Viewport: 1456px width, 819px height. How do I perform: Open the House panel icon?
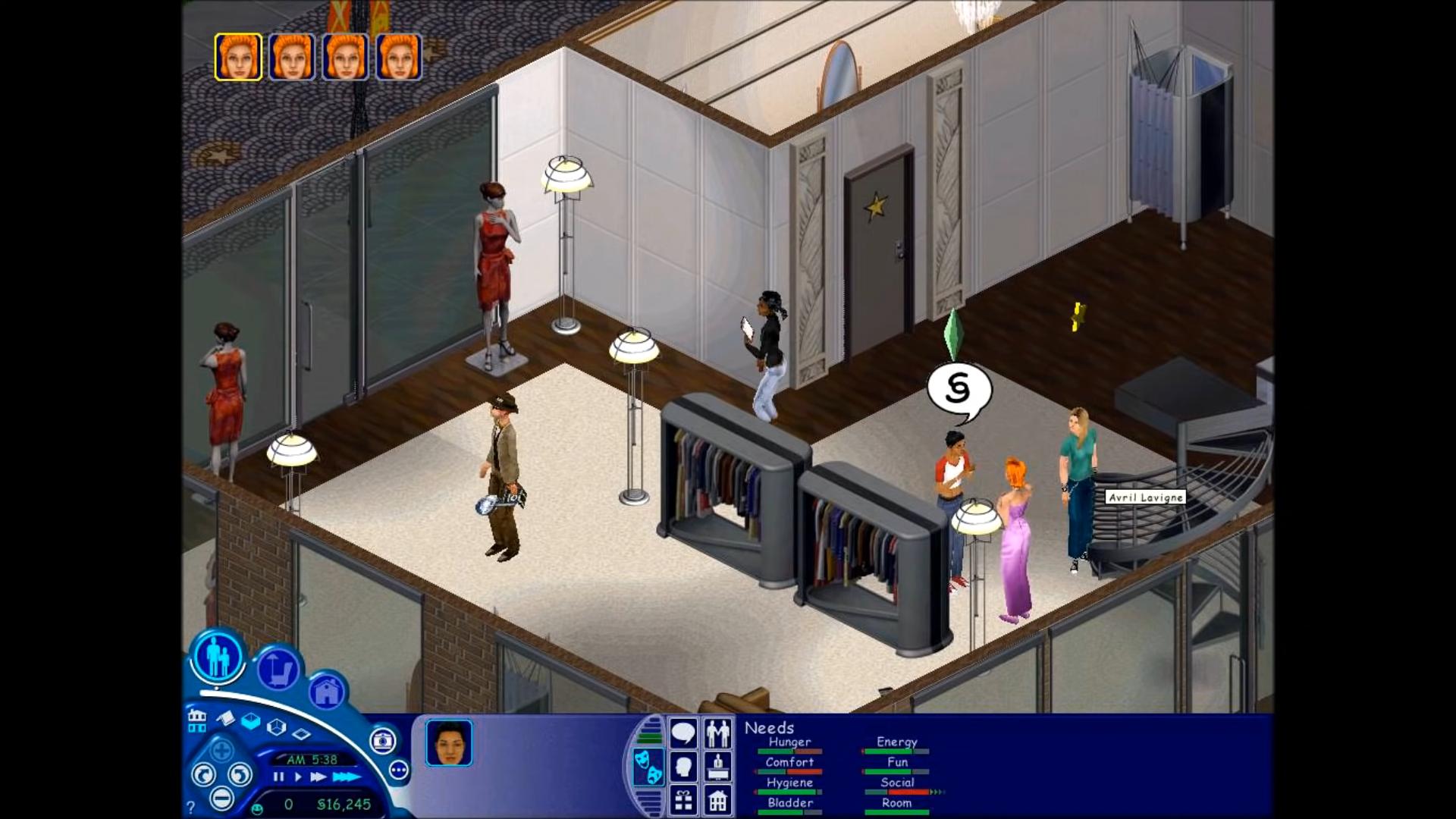717,801
